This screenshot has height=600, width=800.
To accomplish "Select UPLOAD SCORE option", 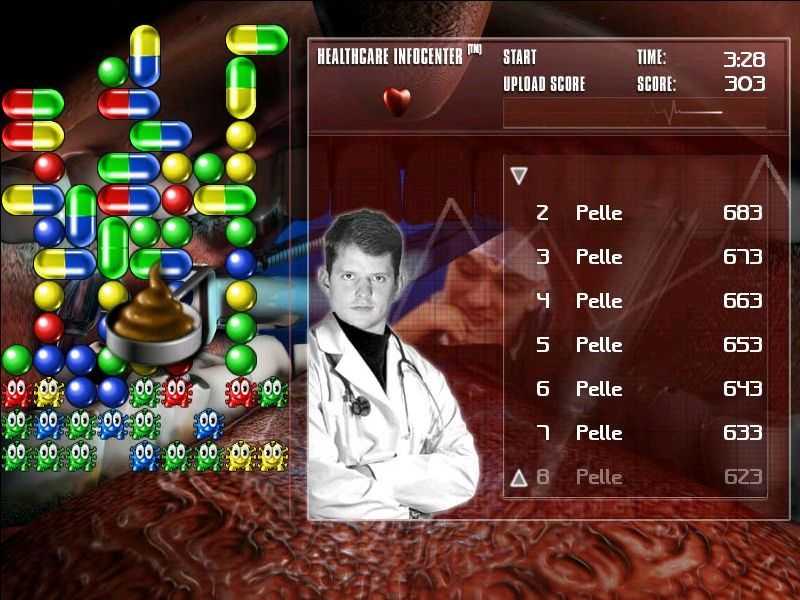I will [x=544, y=85].
